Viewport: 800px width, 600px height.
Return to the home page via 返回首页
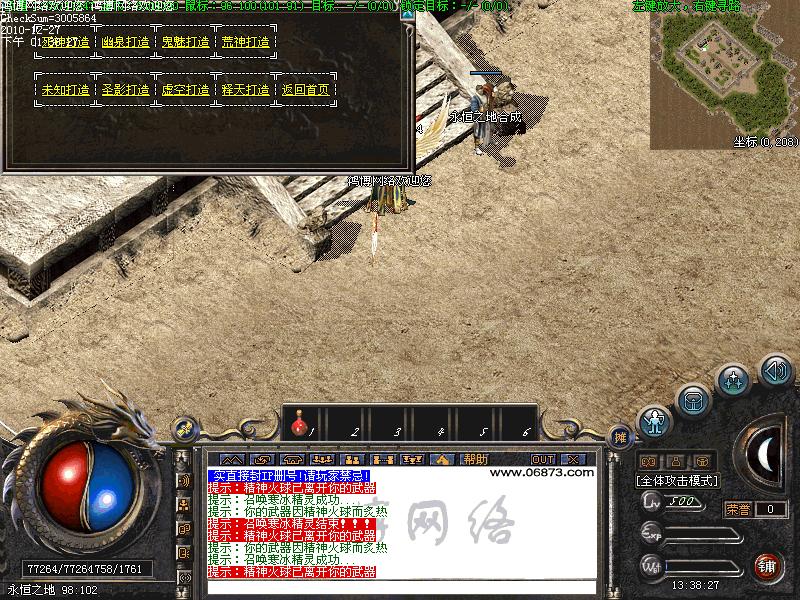point(305,90)
